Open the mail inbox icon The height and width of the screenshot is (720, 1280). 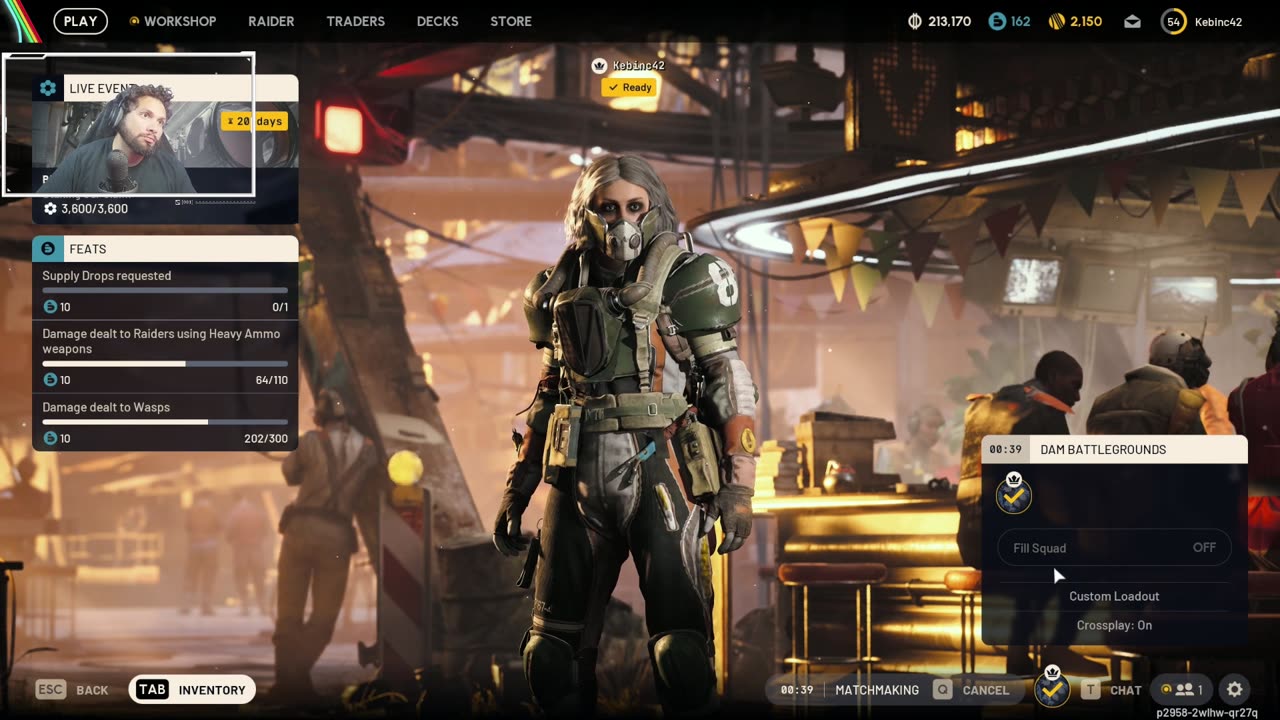[1132, 21]
